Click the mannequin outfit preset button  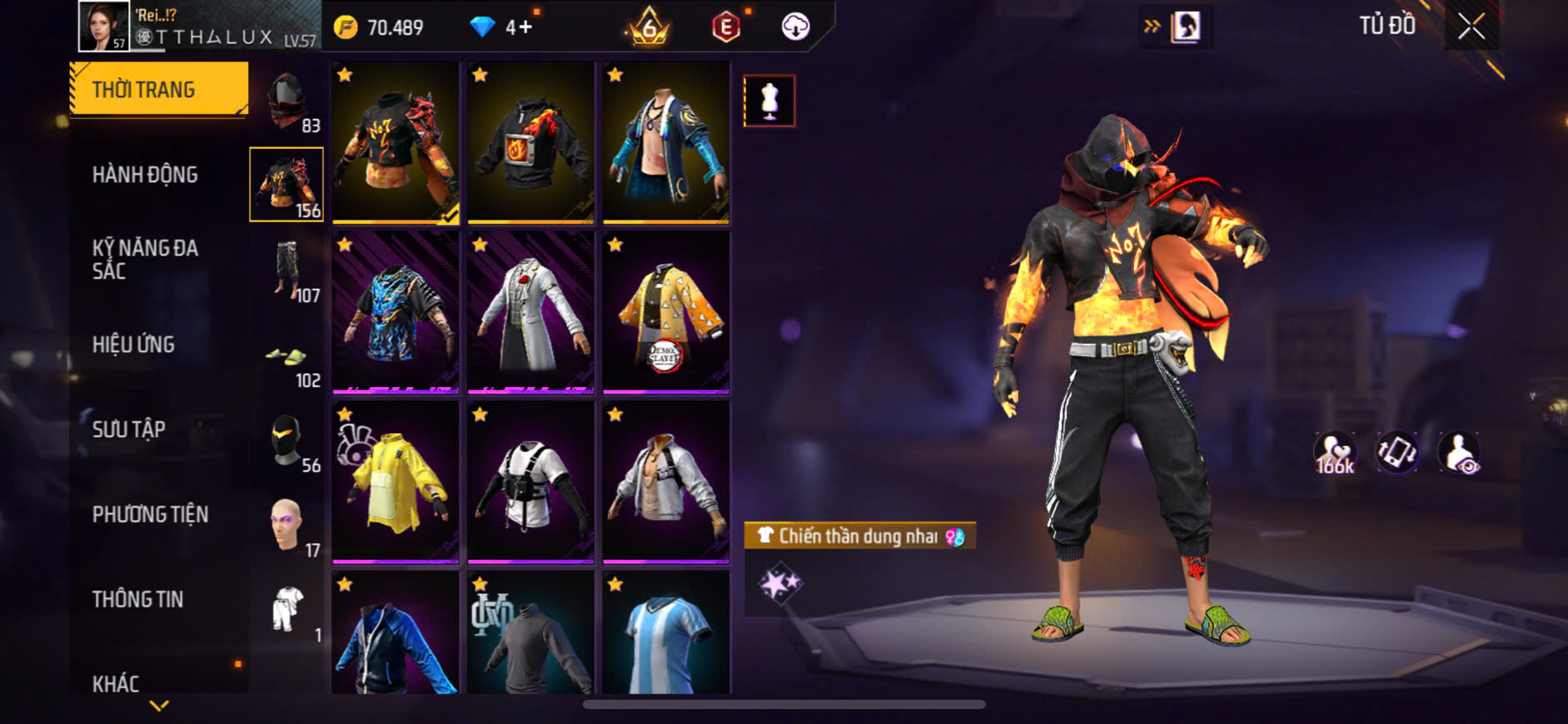[x=769, y=101]
